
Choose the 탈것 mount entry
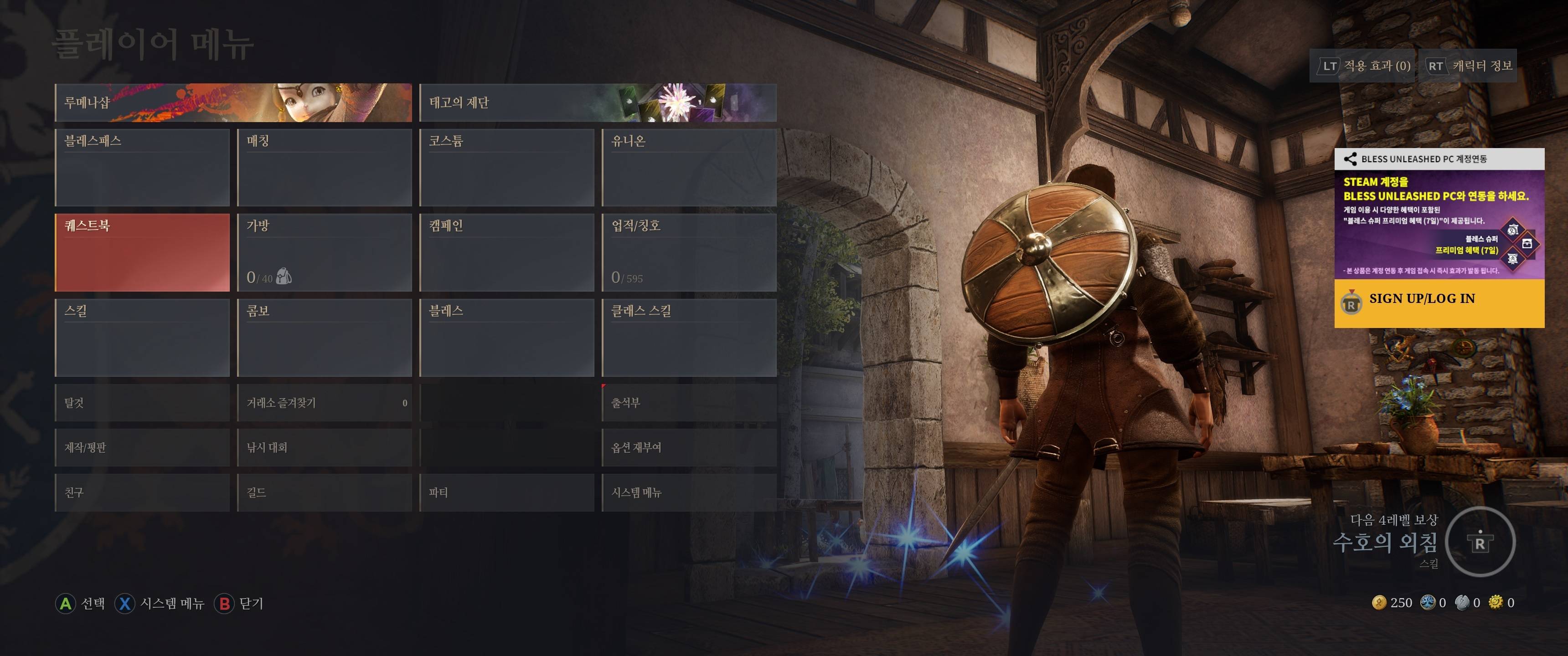[x=142, y=403]
